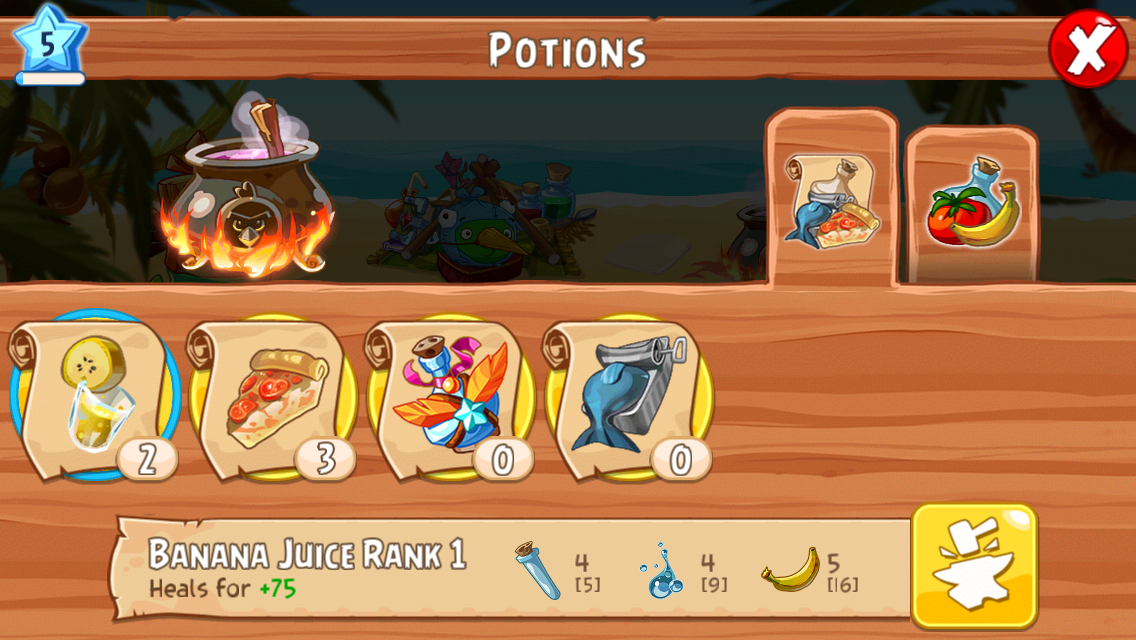The image size is (1136, 640).
Task: Craft the potion with the anvil button
Action: tap(973, 564)
